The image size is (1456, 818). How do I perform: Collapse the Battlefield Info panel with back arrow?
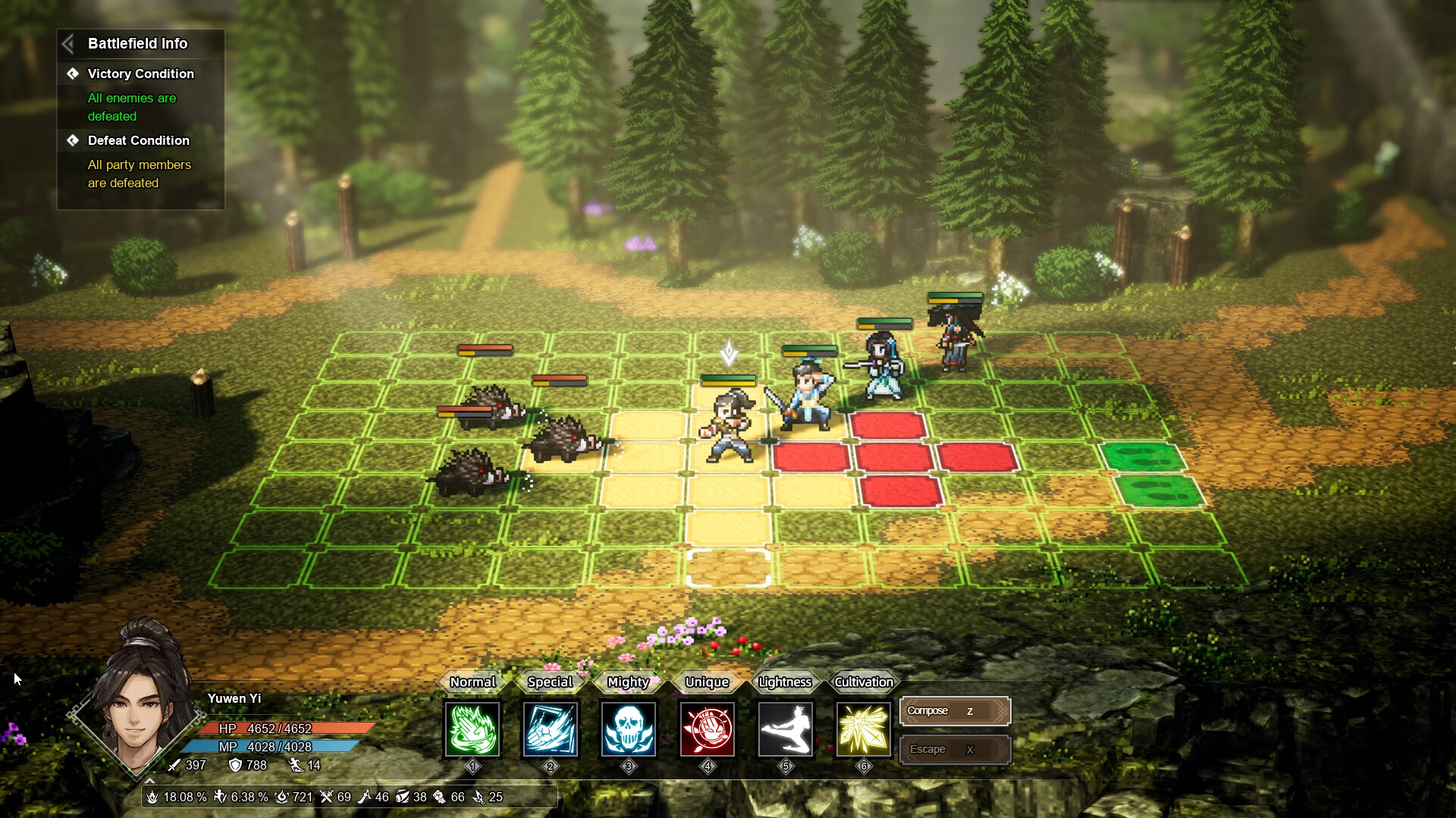69,43
